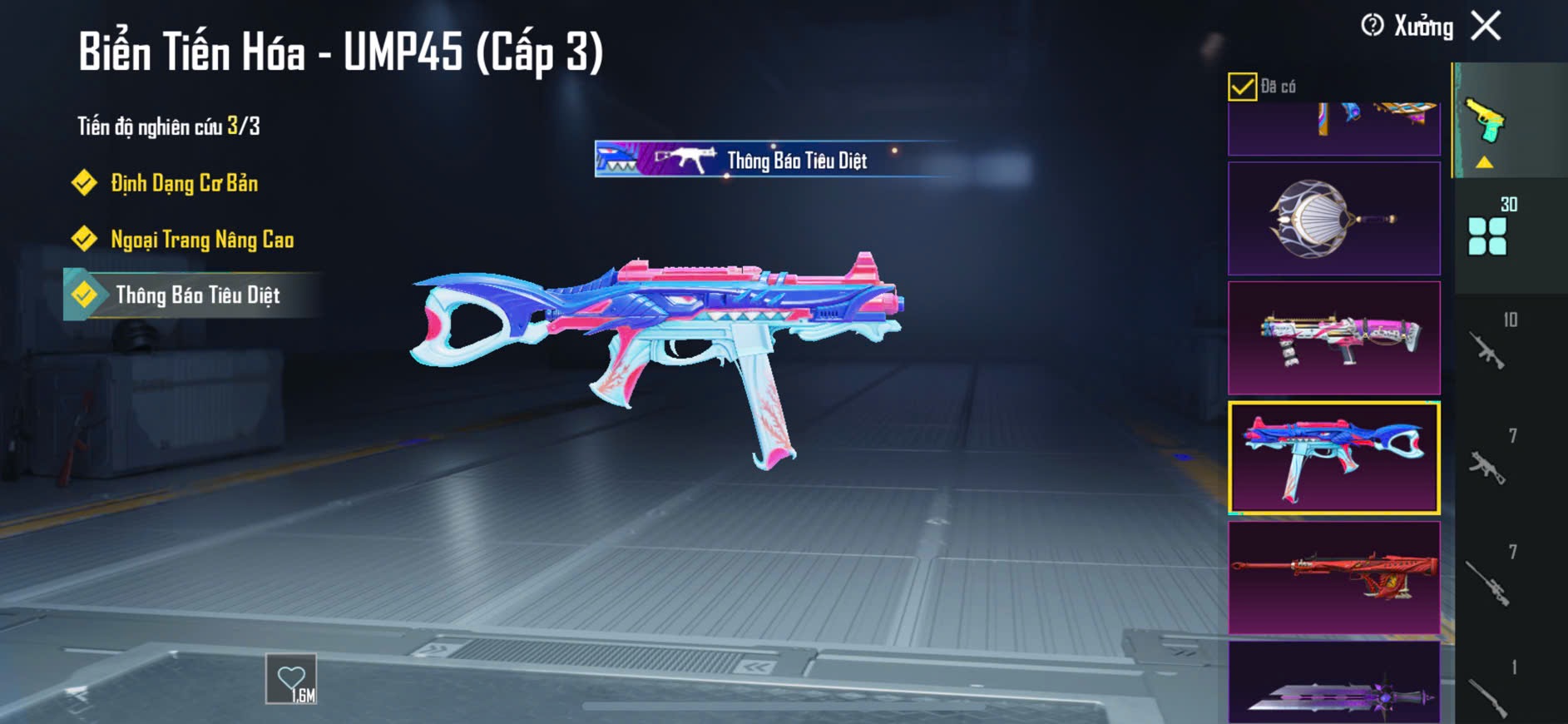Image resolution: width=1568 pixels, height=724 pixels.
Task: Preview the Thông Báo Tiêu Diệt kill banner
Action: 774,160
